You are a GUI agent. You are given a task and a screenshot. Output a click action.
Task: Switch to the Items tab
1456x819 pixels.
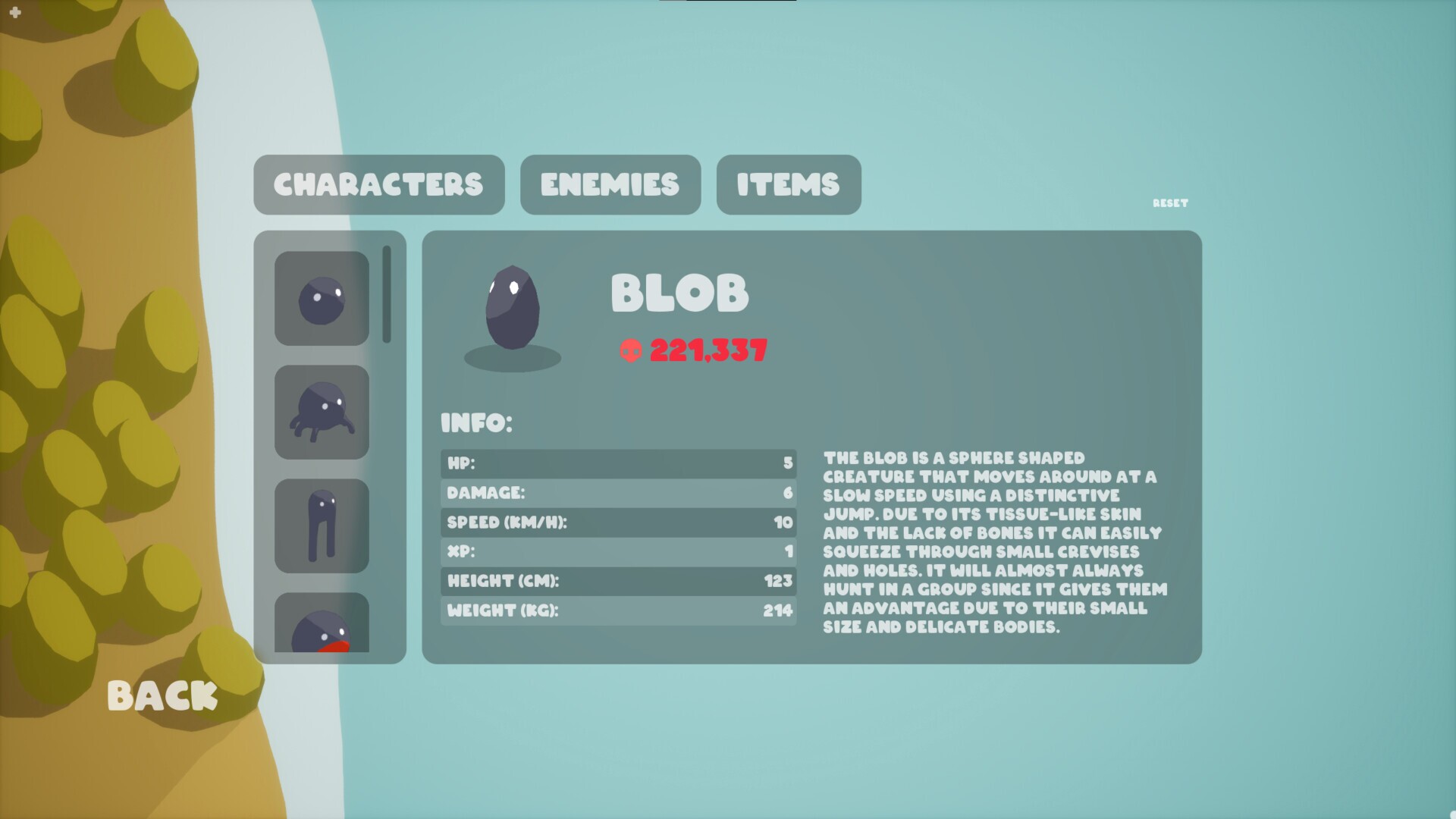tap(787, 184)
